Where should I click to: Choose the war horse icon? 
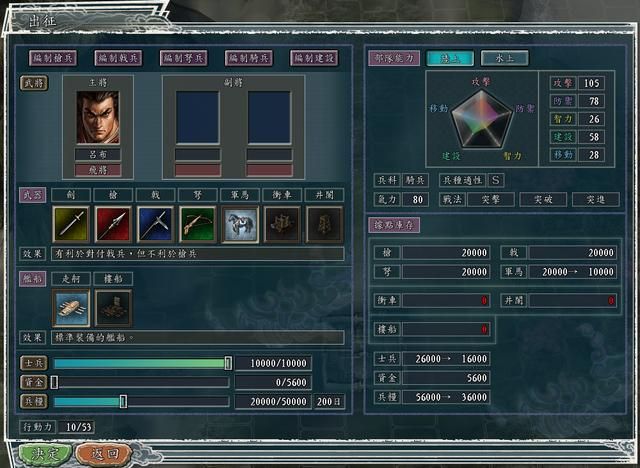click(x=239, y=224)
